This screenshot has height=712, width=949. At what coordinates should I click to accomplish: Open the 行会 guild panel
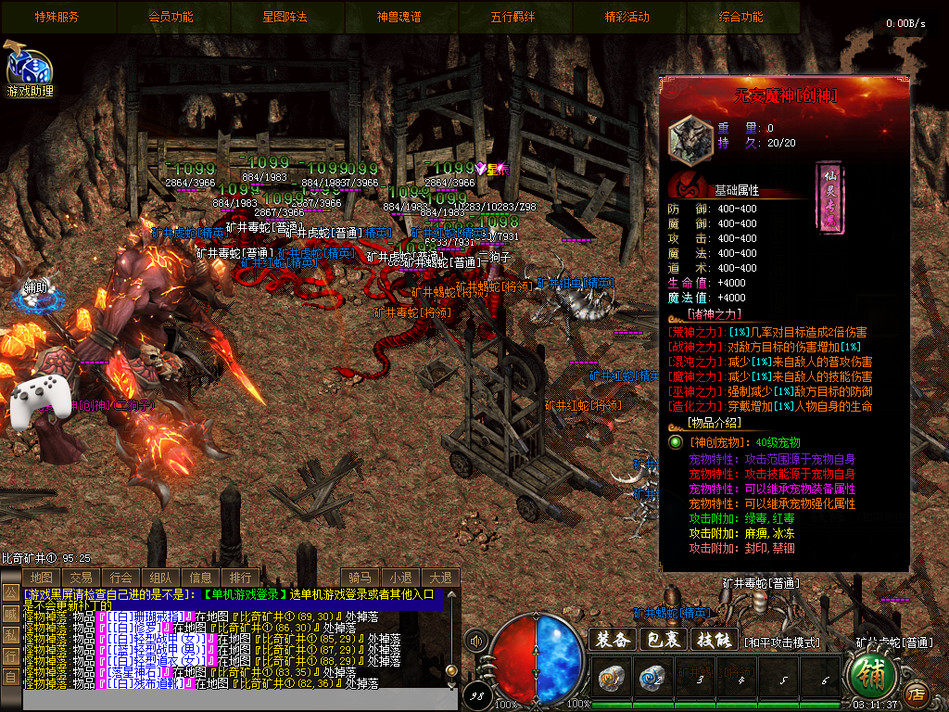tap(121, 577)
